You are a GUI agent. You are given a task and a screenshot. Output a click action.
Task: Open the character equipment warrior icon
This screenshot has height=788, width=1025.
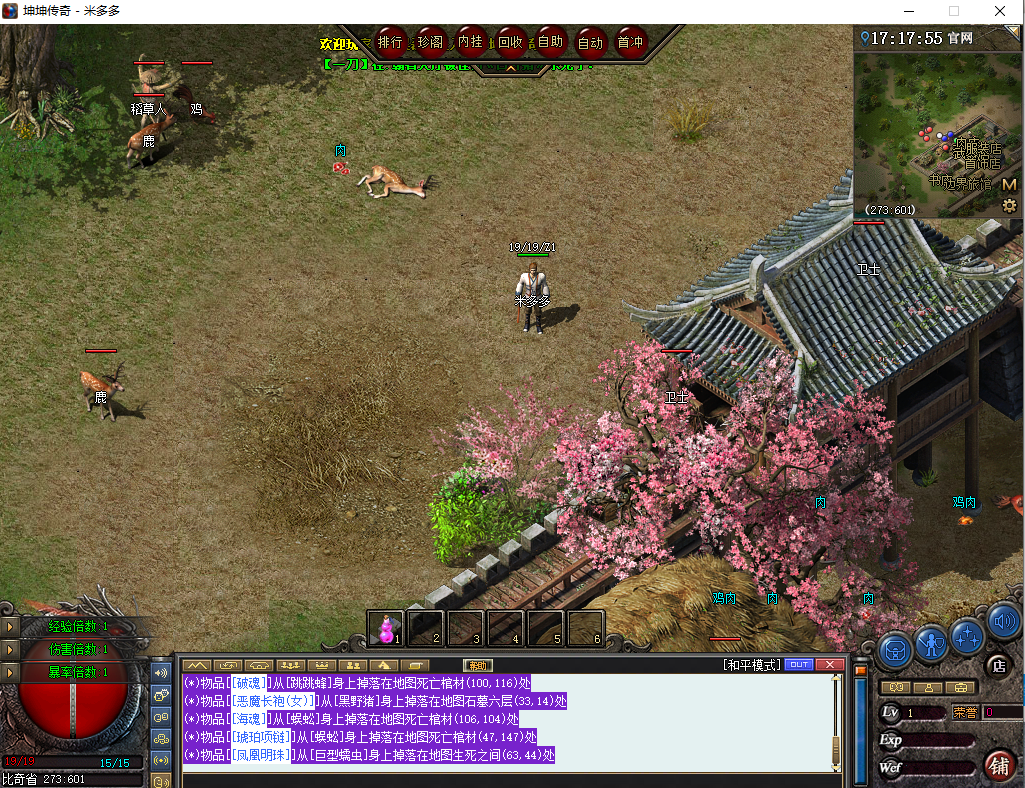coord(931,640)
